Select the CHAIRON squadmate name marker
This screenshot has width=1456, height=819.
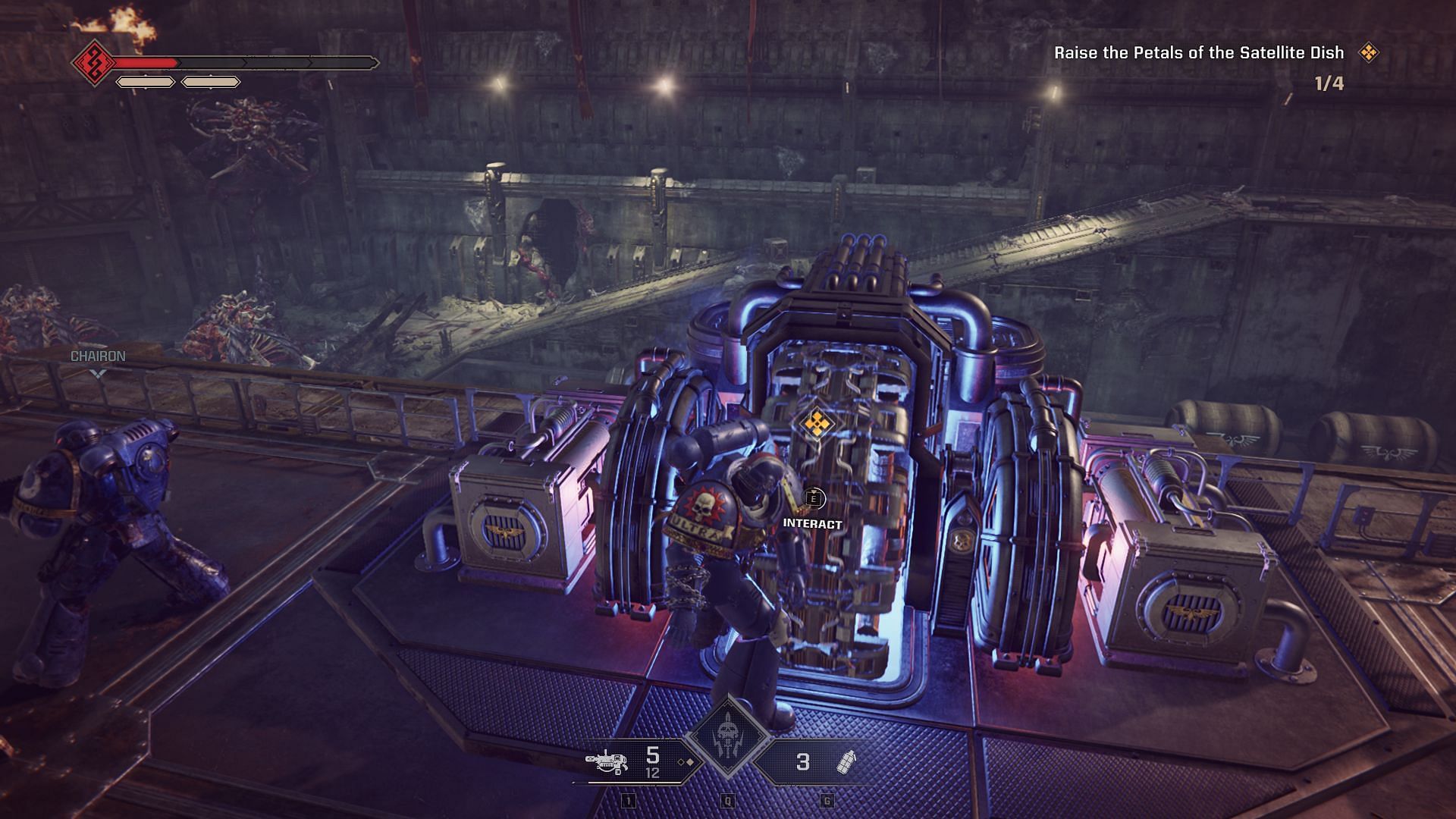tap(98, 356)
